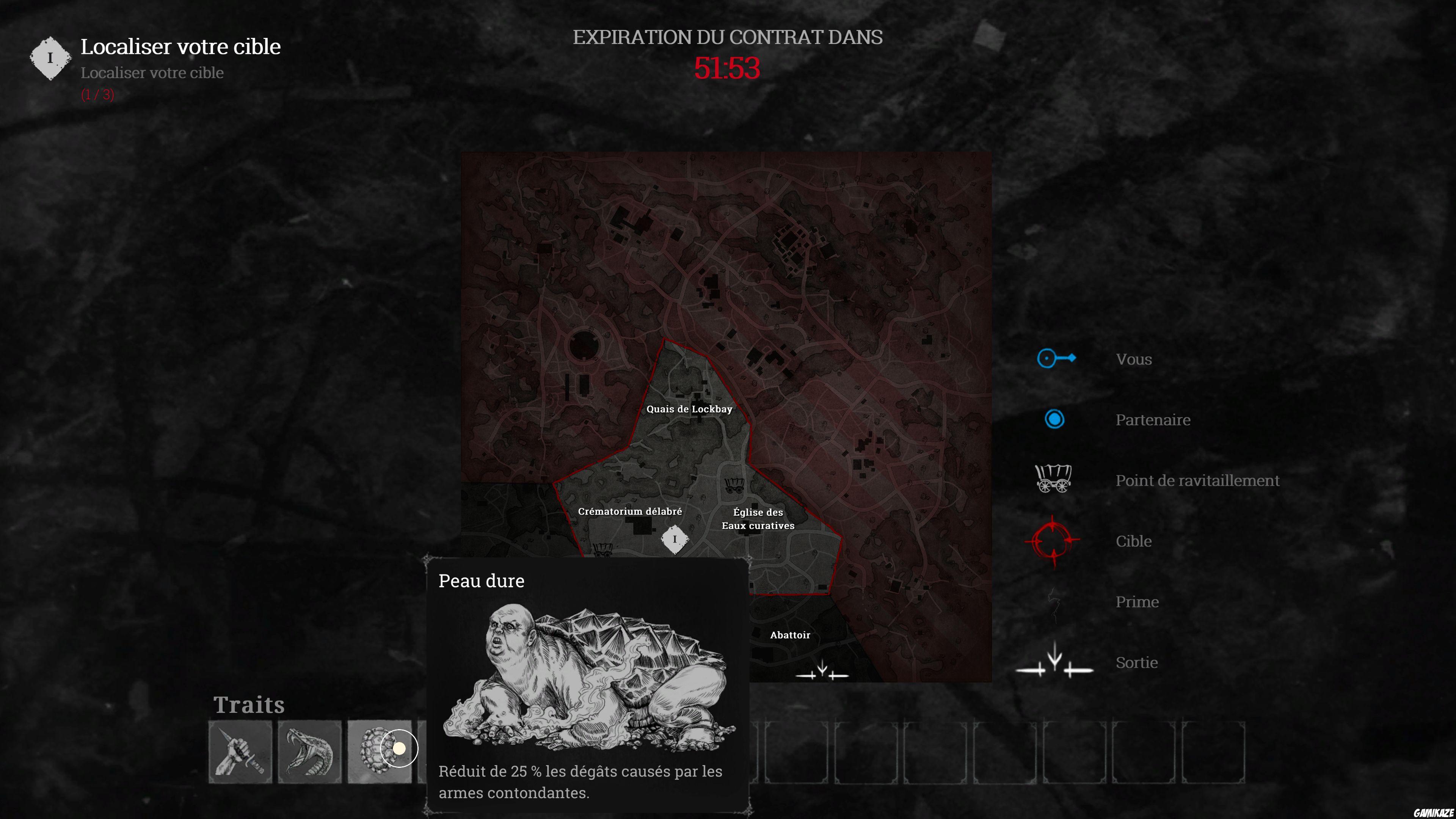The height and width of the screenshot is (819, 1456).
Task: Click the Église des Eaux curatives label
Action: click(758, 519)
